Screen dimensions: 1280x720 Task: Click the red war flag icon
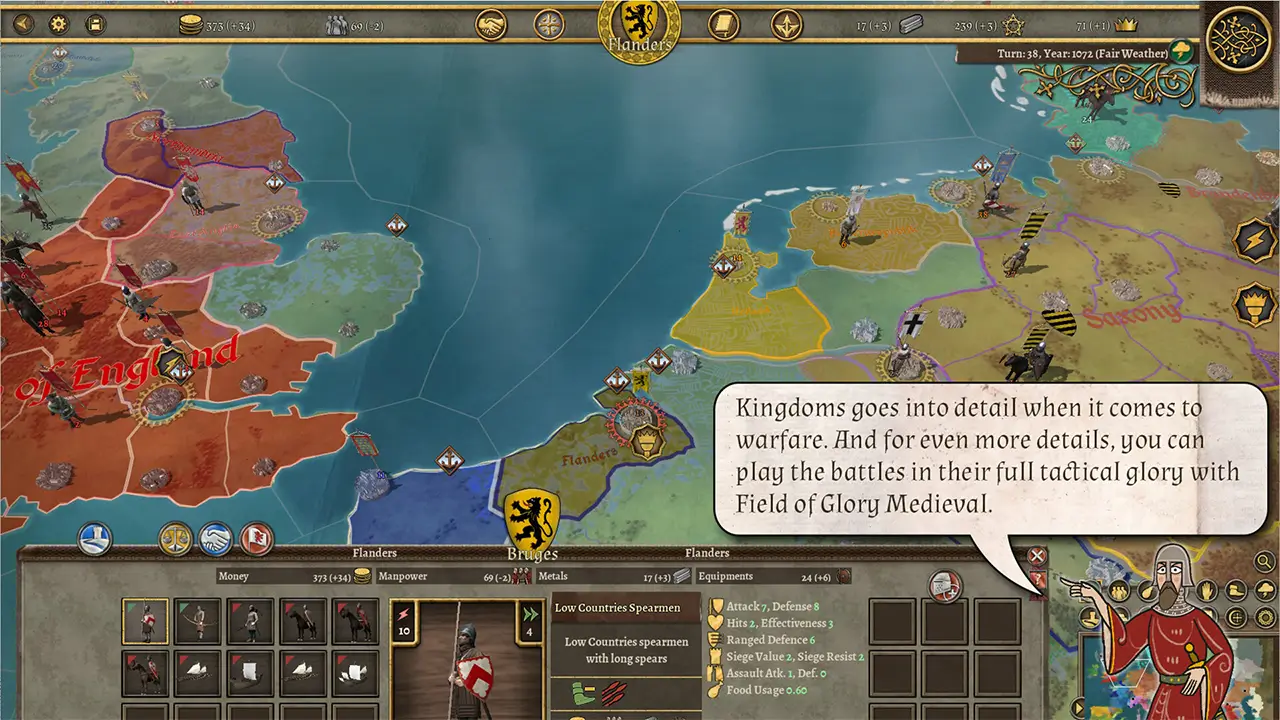click(x=254, y=537)
